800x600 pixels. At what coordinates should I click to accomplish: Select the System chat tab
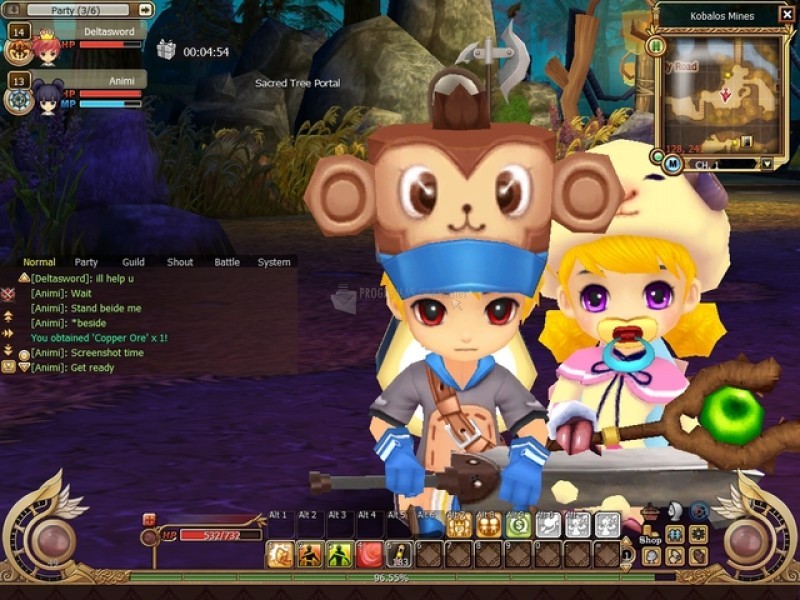pos(274,262)
